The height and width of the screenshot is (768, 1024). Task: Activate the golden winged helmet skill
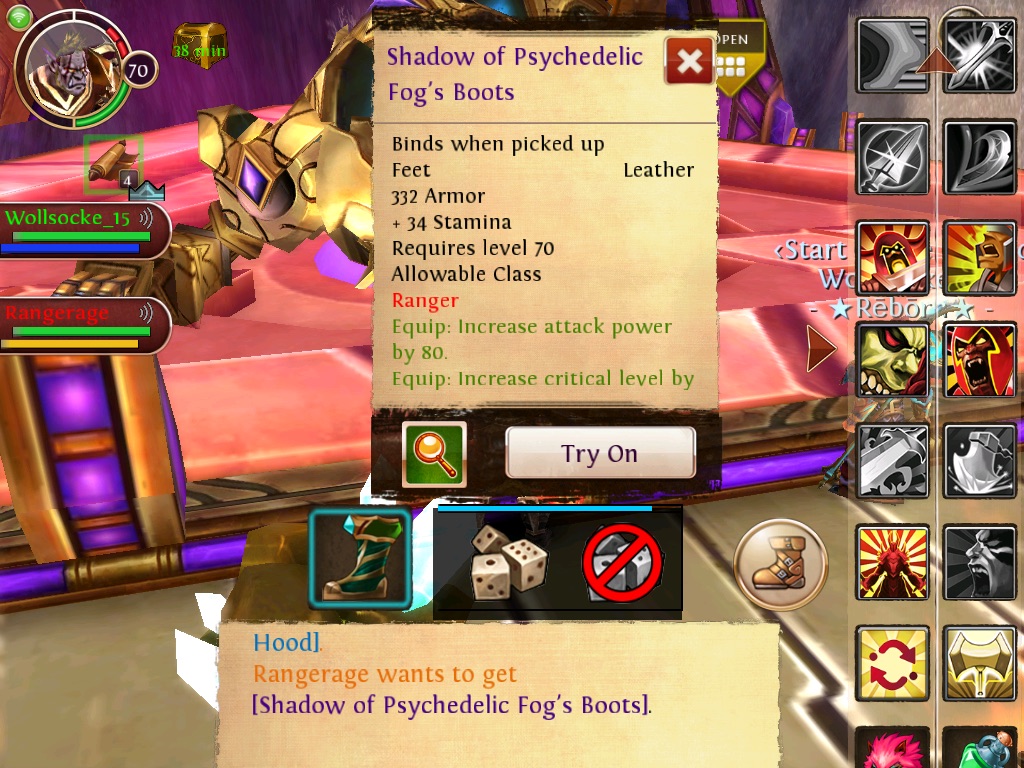pyautogui.click(x=980, y=663)
